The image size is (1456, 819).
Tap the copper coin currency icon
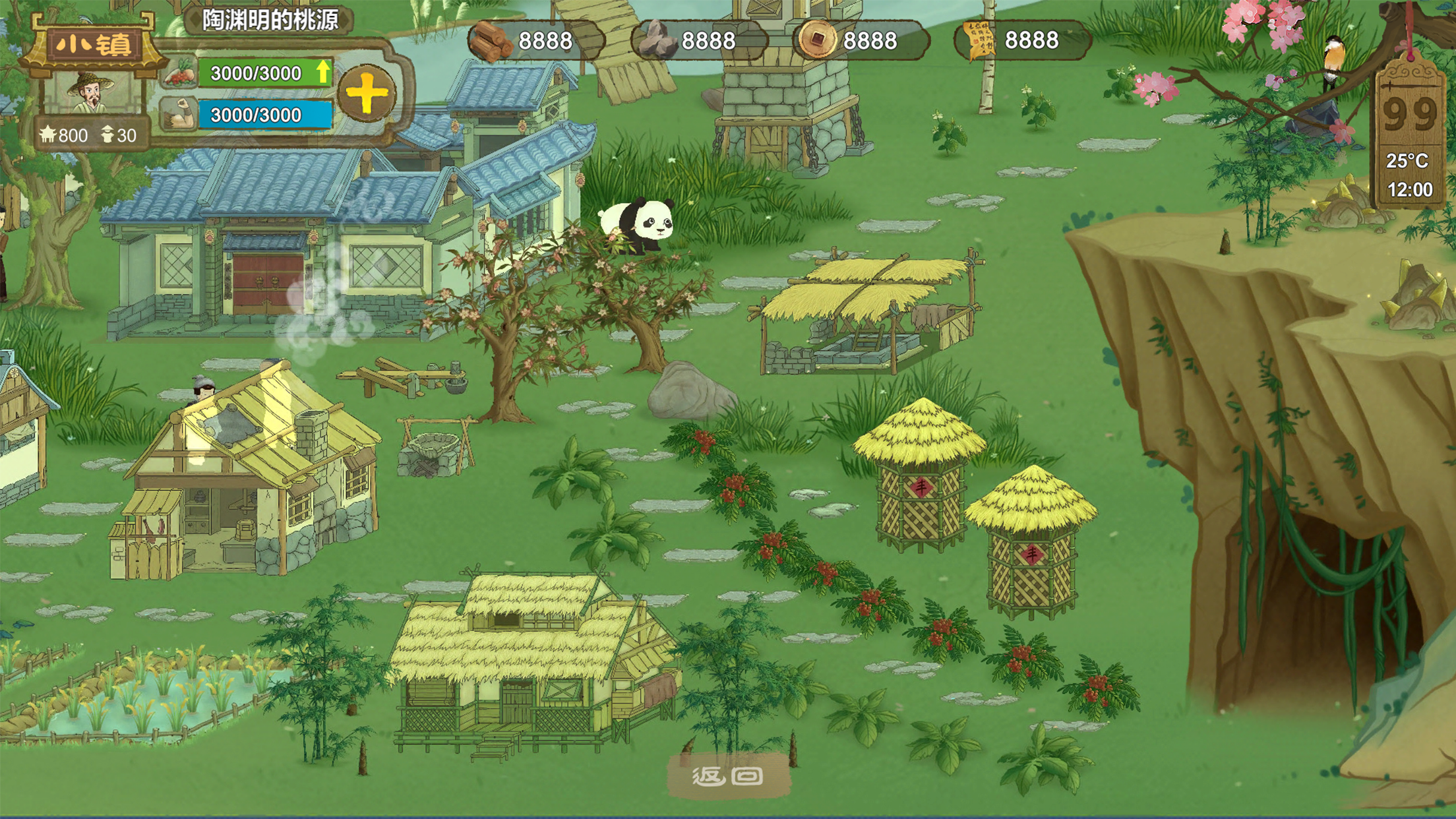(816, 41)
